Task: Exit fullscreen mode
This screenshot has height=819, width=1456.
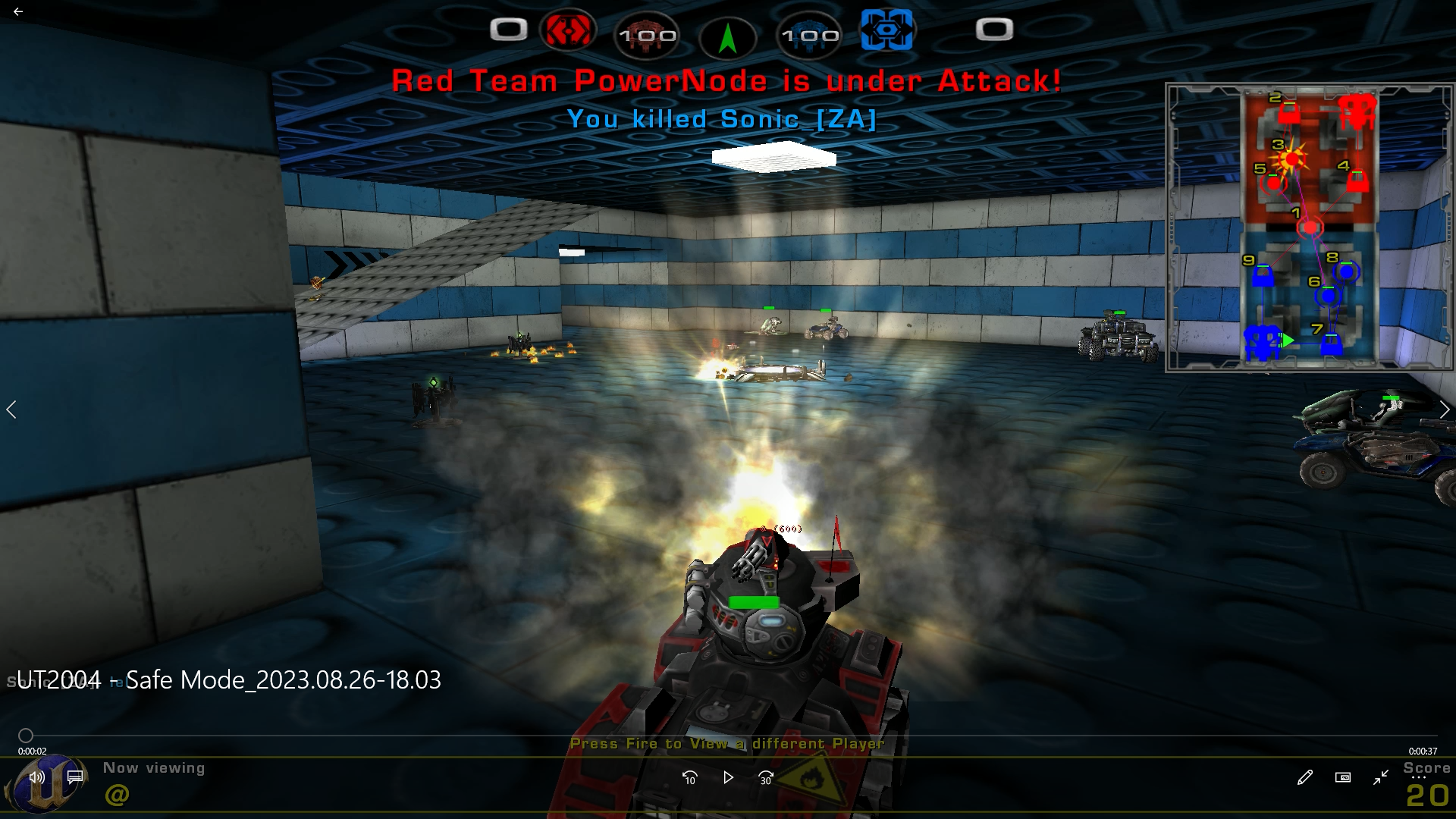Action: click(x=1381, y=777)
